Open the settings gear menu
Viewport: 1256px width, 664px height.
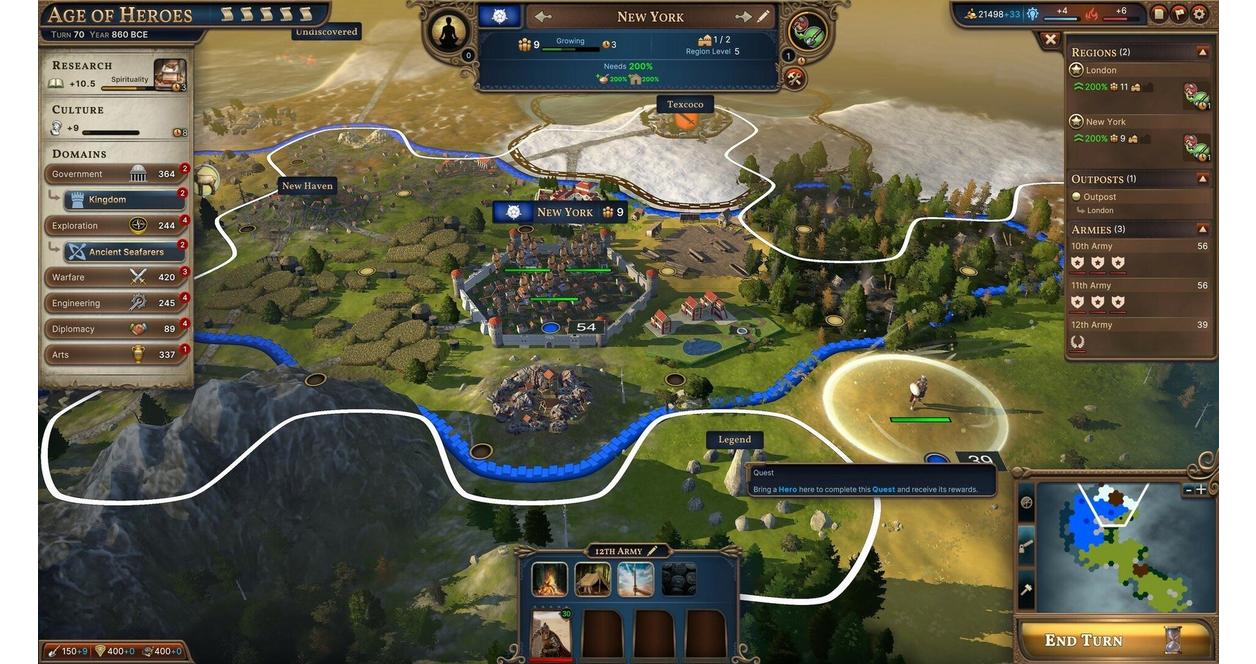tap(1199, 14)
